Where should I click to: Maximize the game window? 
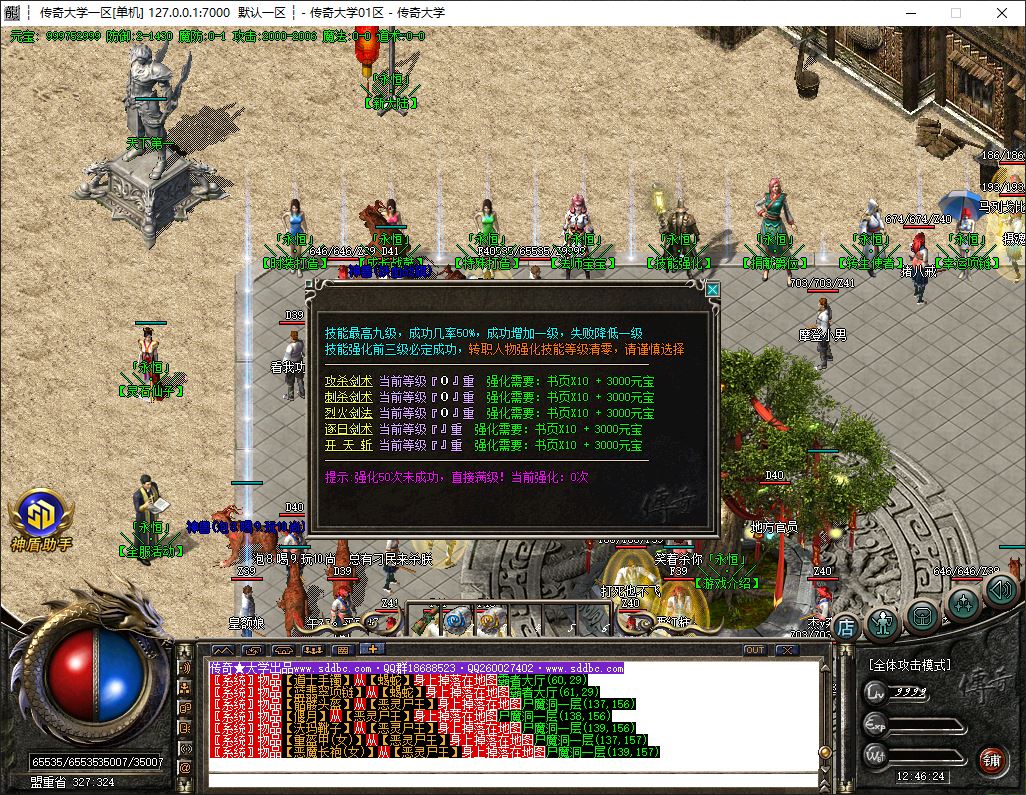point(955,13)
